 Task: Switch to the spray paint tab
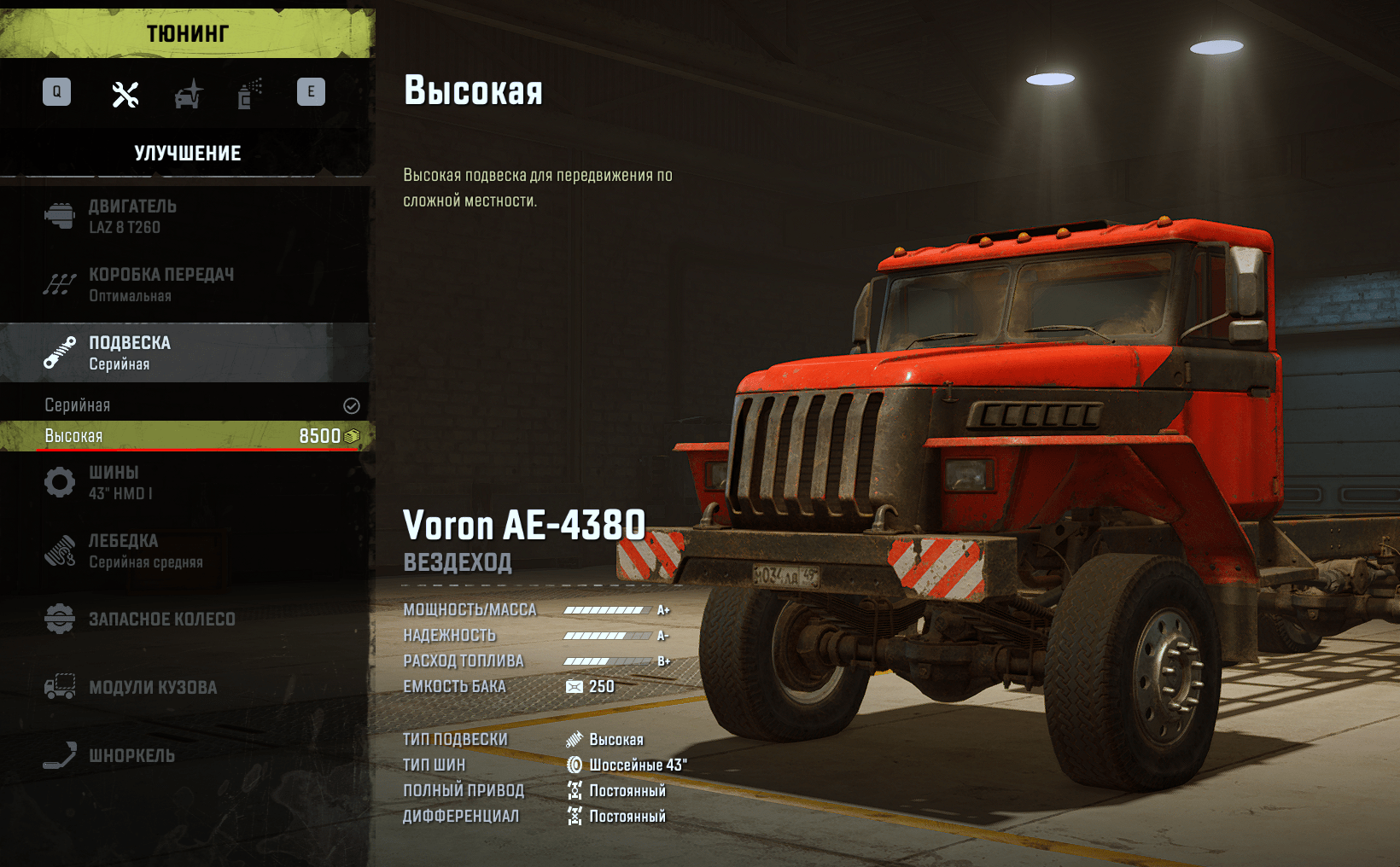pos(249,94)
